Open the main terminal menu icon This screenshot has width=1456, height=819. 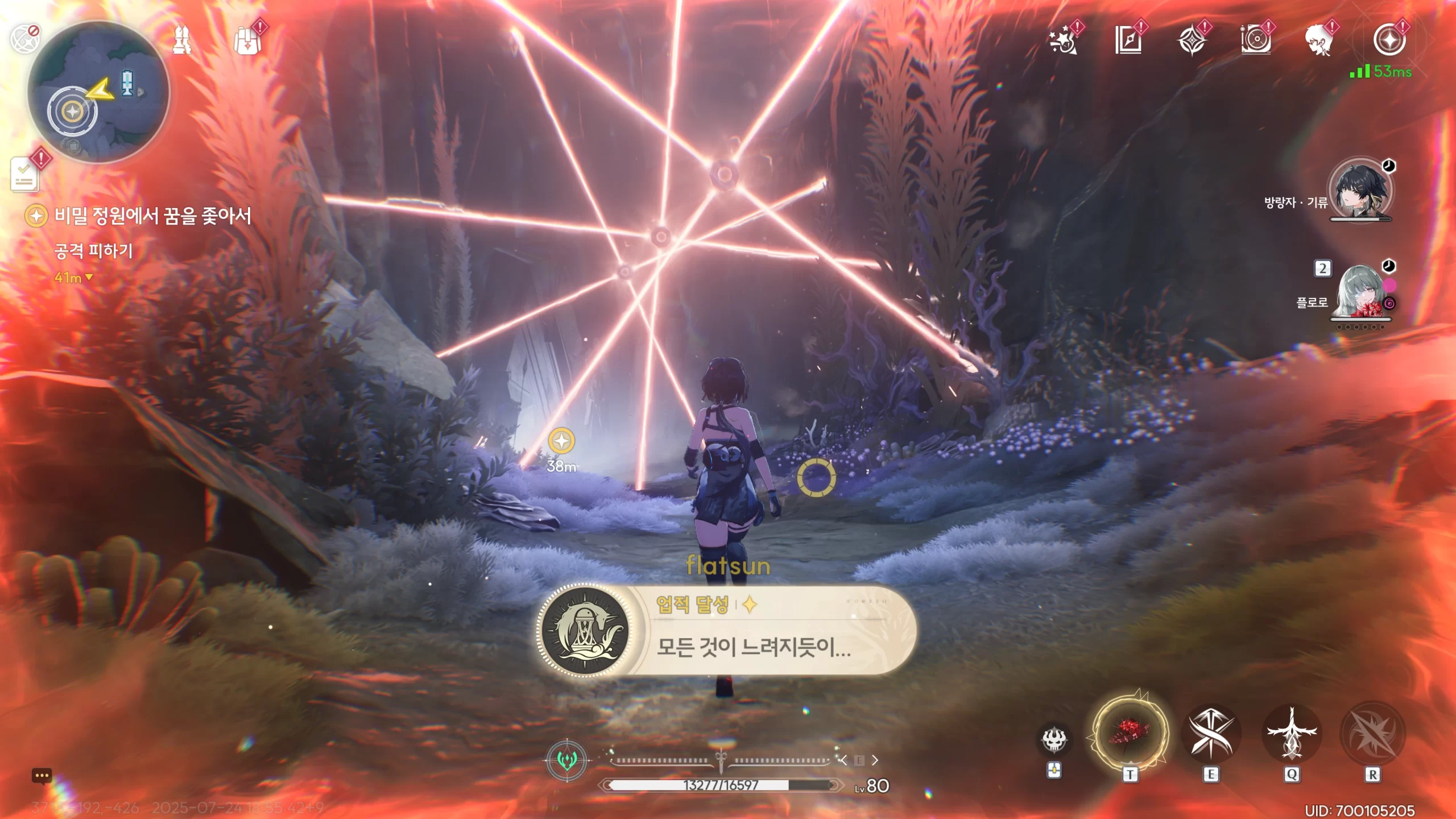pyautogui.click(x=1389, y=40)
